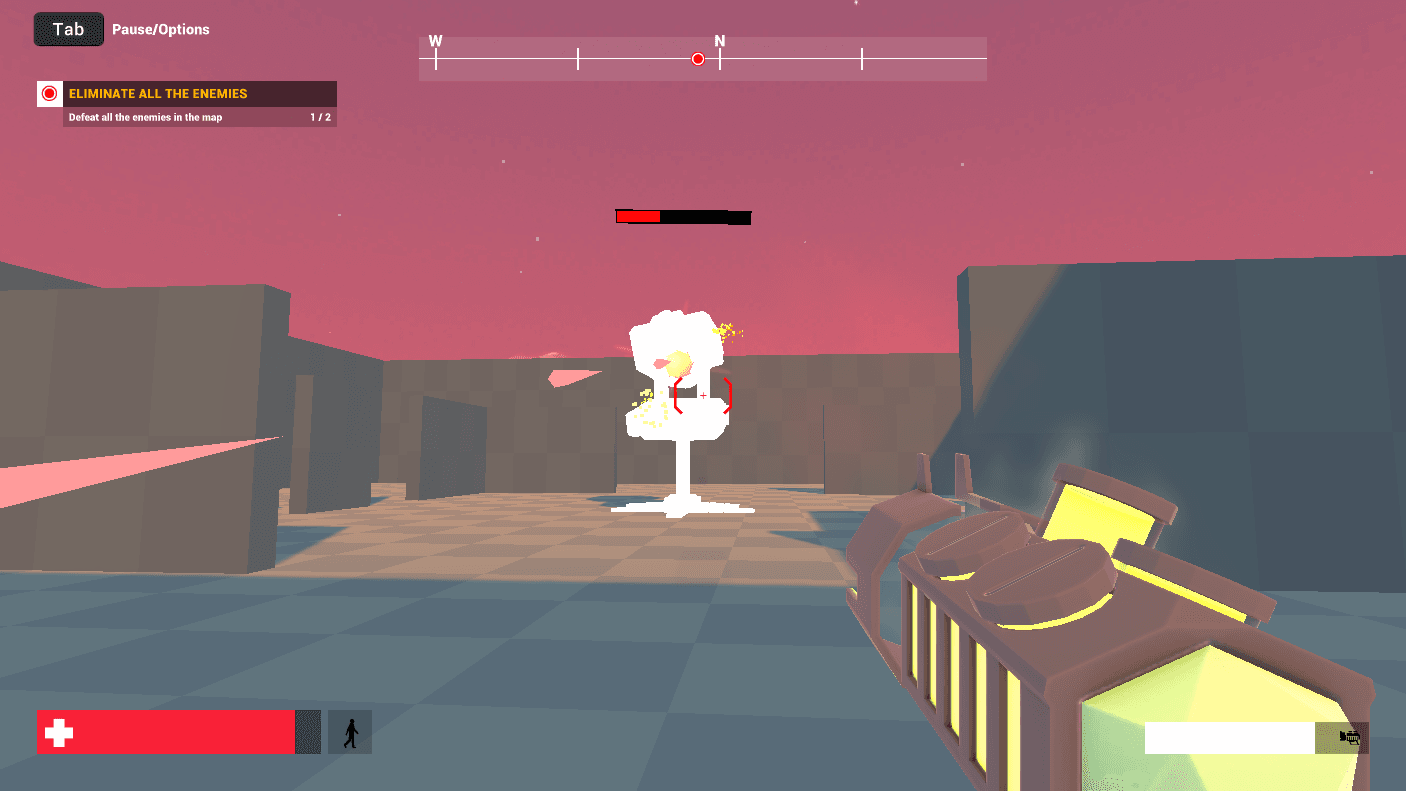Click the red enemy marker on compass
The height and width of the screenshot is (791, 1406).
698,59
